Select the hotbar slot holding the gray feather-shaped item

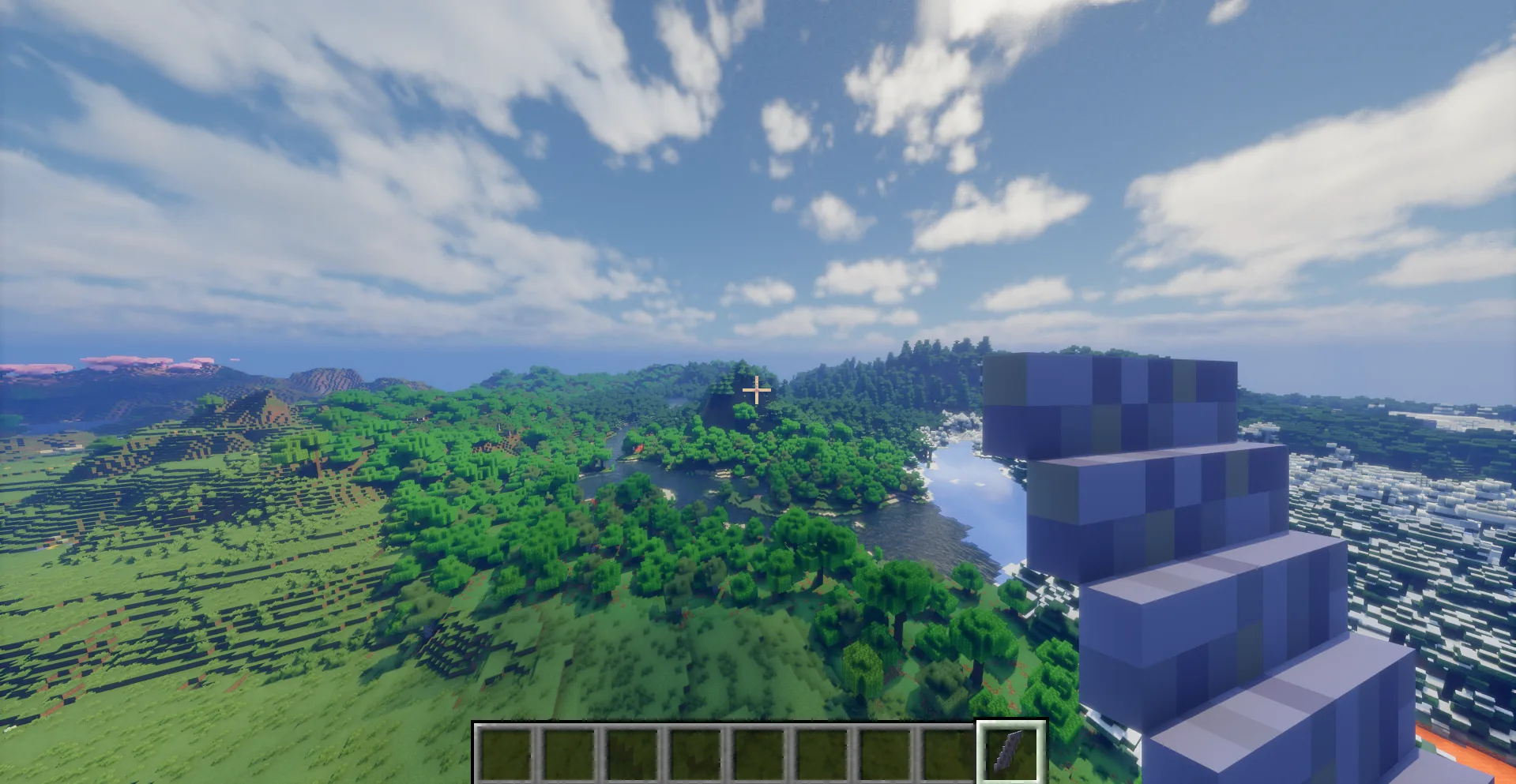(1010, 752)
